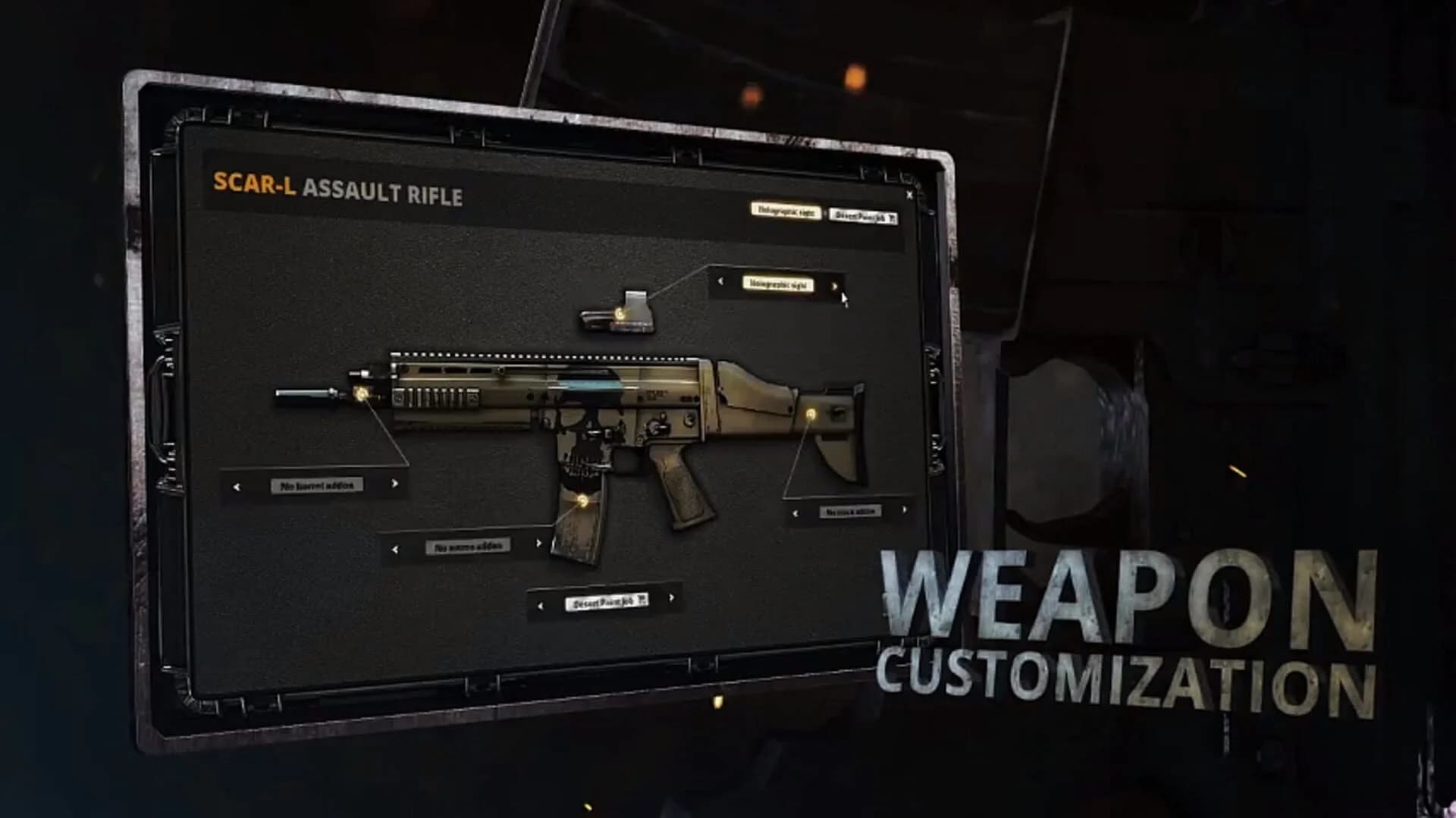Close the SCAR-L customization panel

(x=909, y=194)
